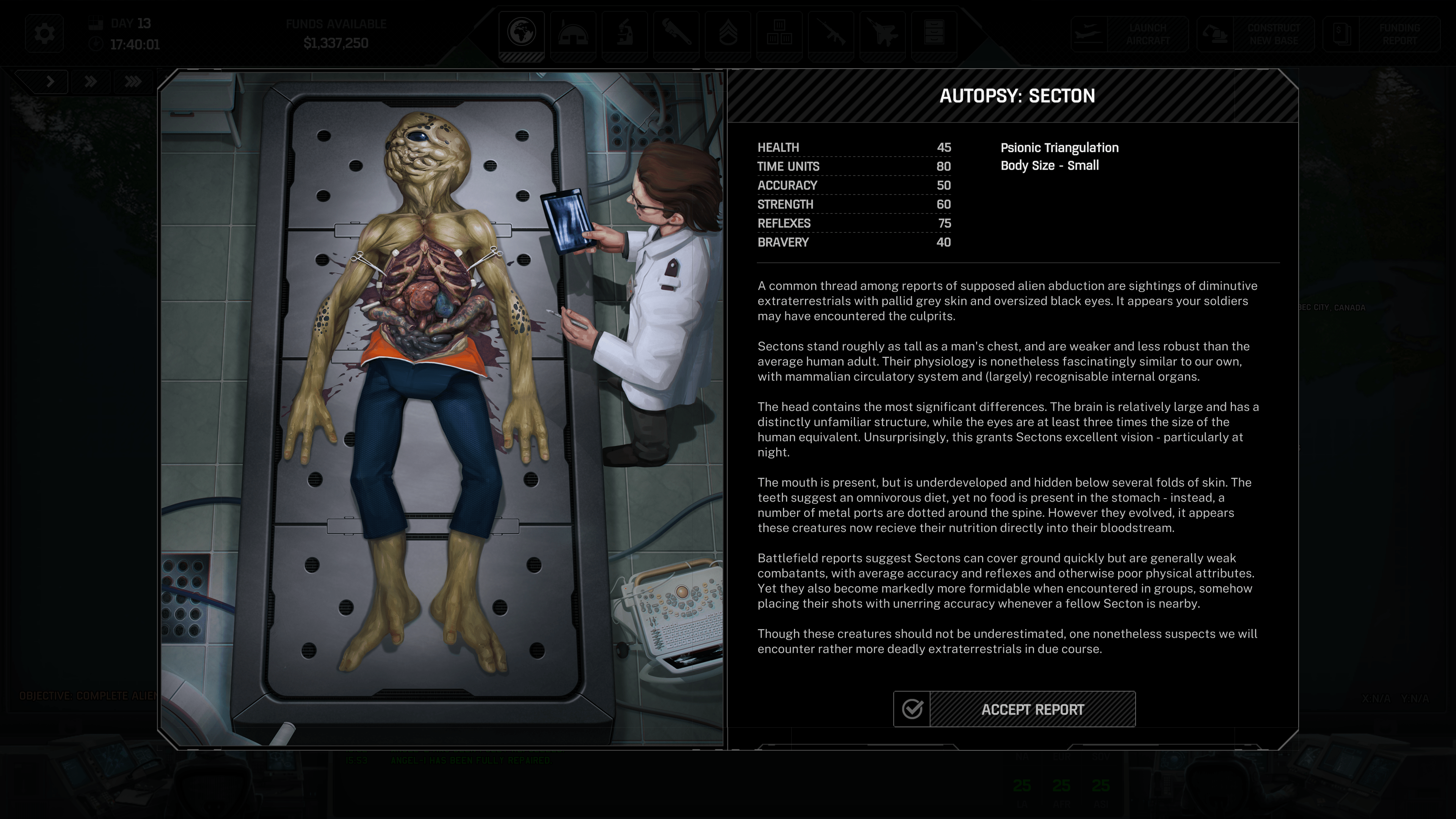
Task: Click the Launch Aircraft button
Action: pos(1129,35)
